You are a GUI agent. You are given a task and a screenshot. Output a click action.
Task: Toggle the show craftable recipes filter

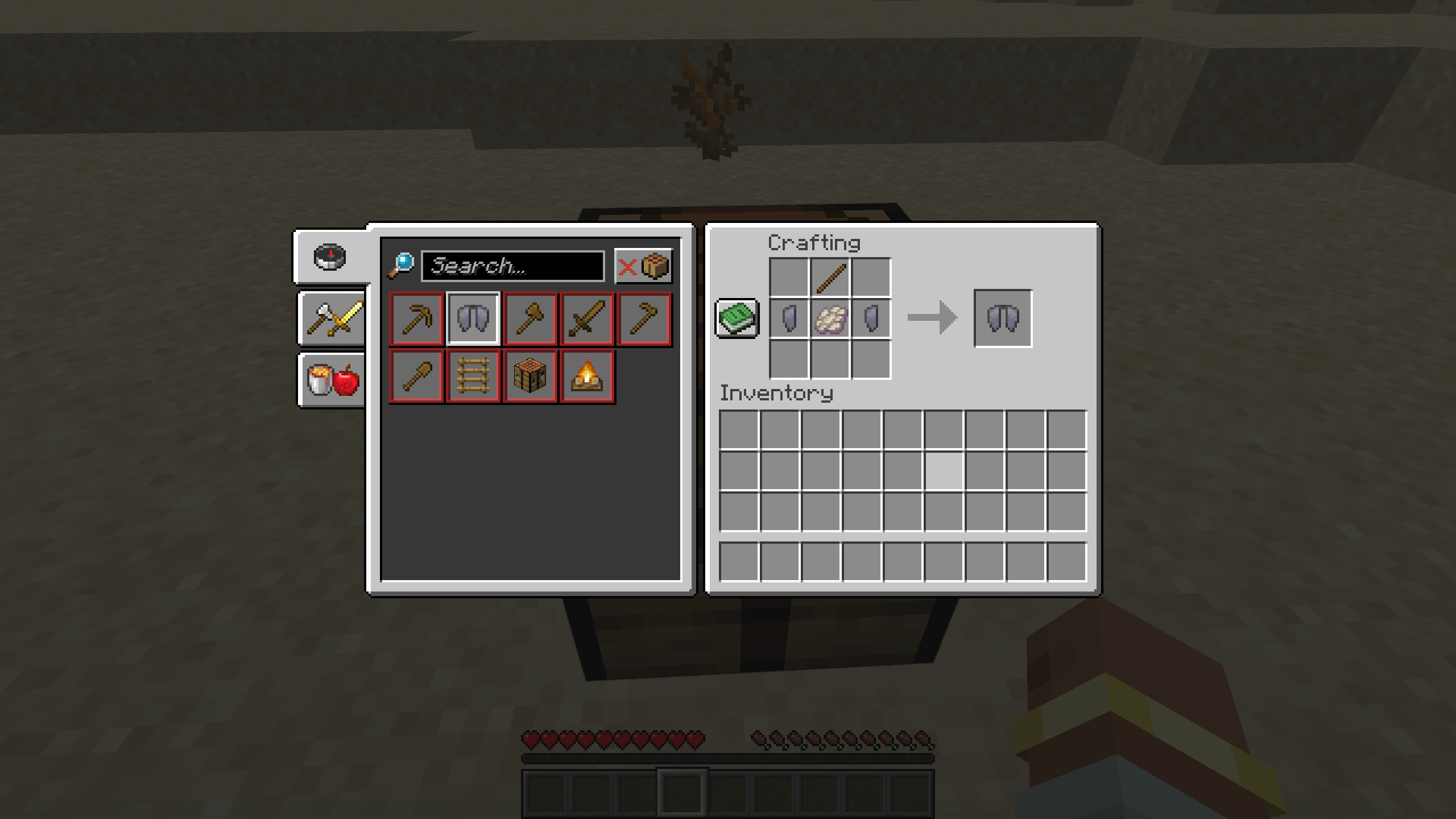coord(643,266)
